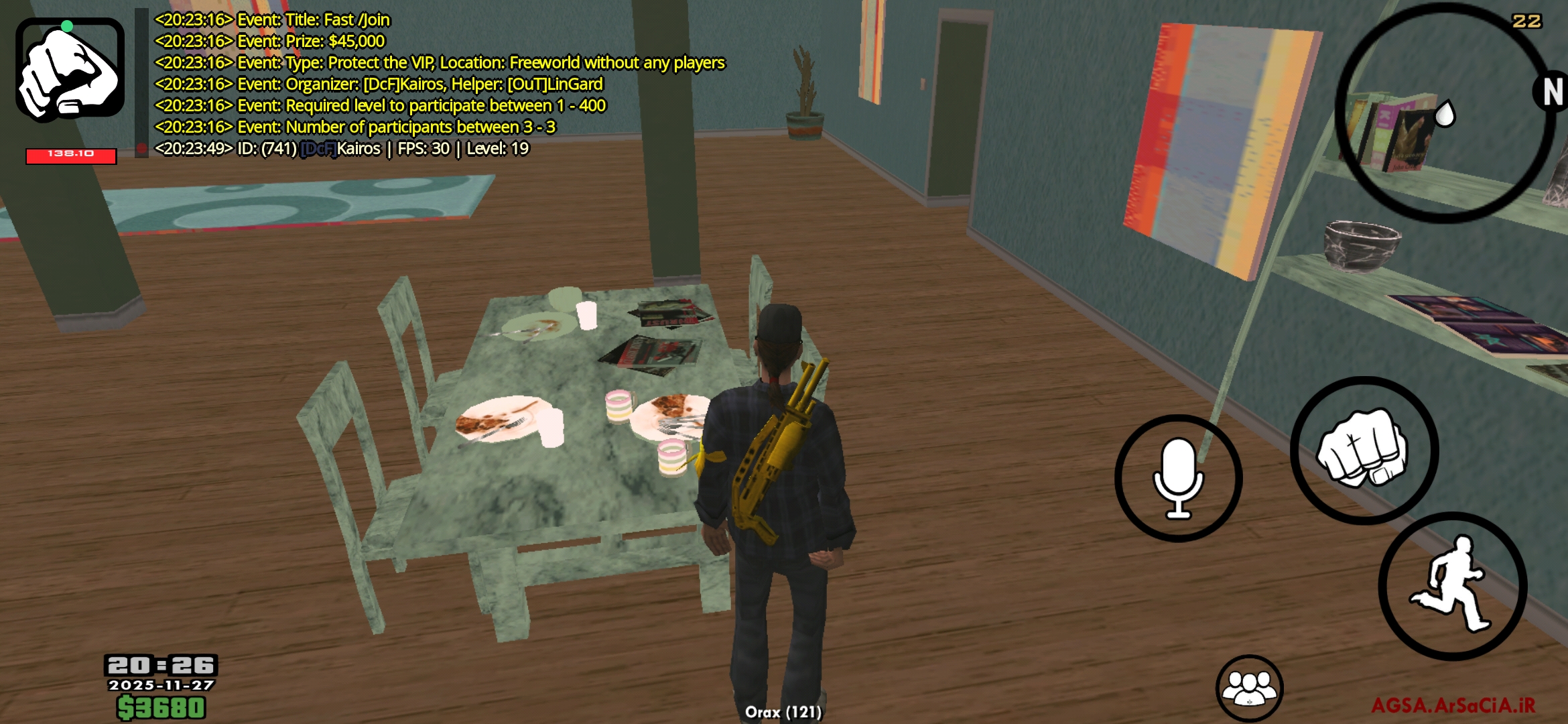The height and width of the screenshot is (724, 1568).
Task: Tap the water droplet icon near the radar
Action: tap(1445, 113)
